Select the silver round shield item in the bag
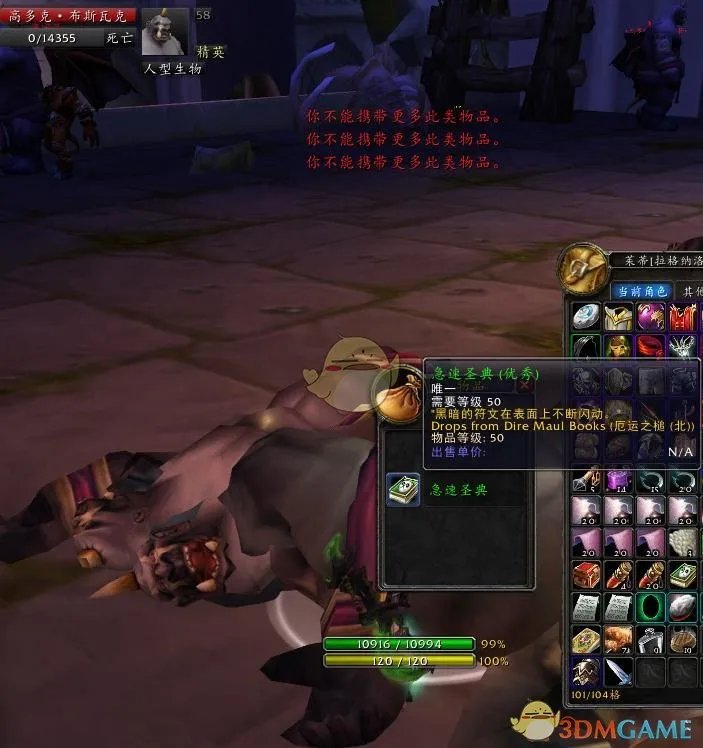Image resolution: width=703 pixels, height=748 pixels. [x=585, y=318]
